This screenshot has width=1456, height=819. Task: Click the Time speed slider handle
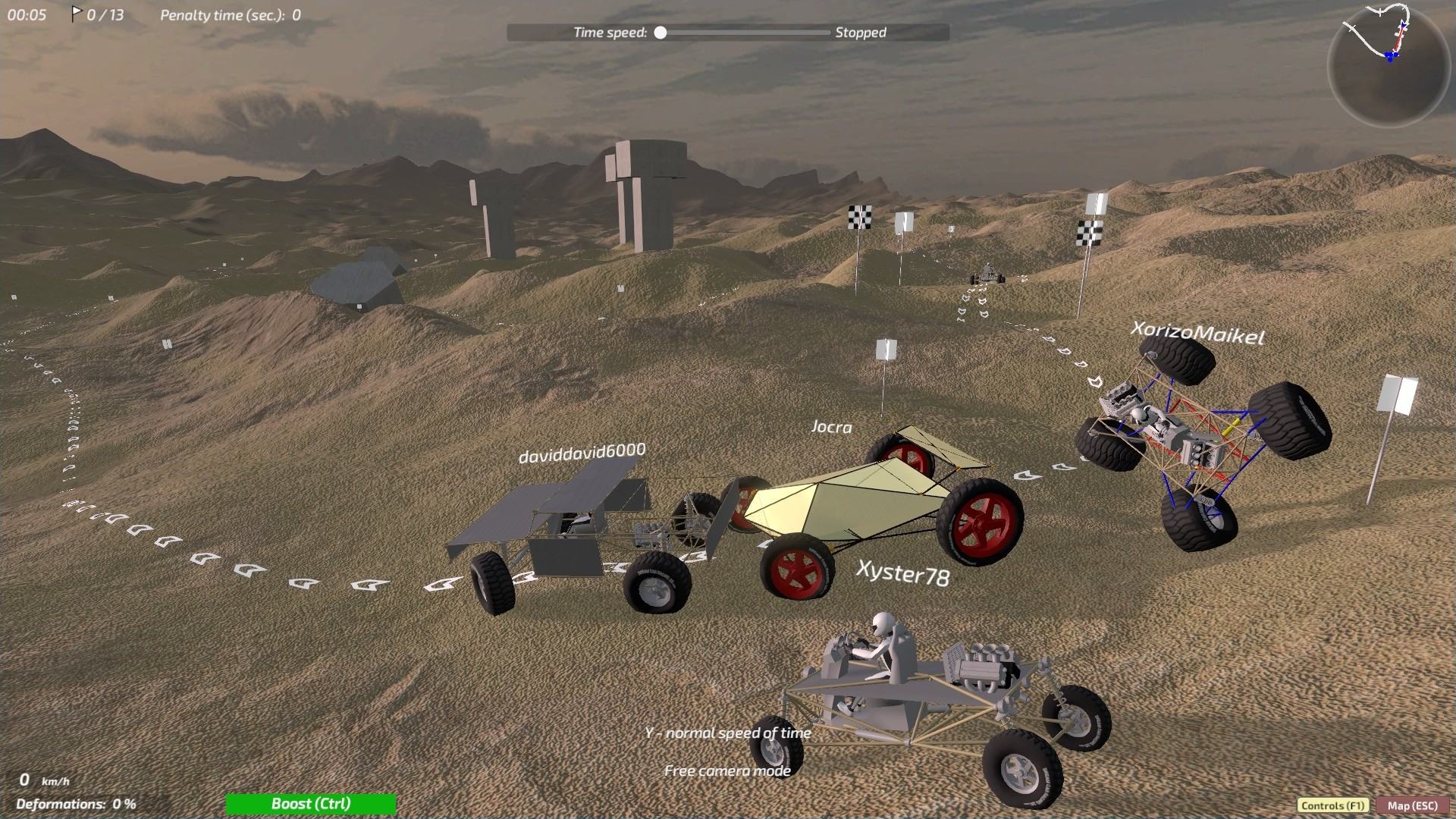661,33
